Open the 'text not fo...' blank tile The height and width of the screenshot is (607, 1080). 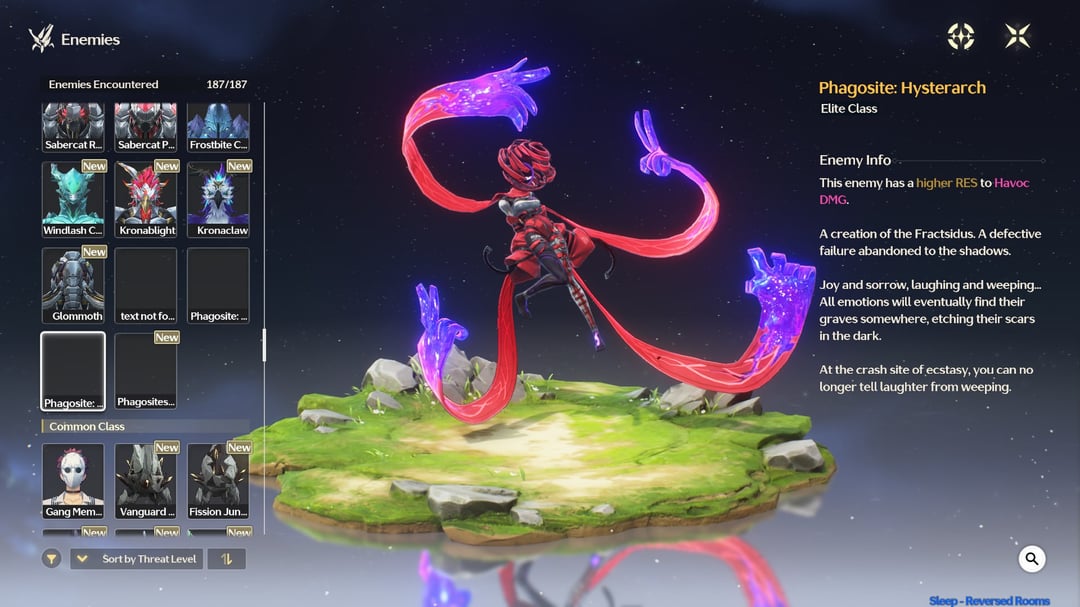coord(146,285)
